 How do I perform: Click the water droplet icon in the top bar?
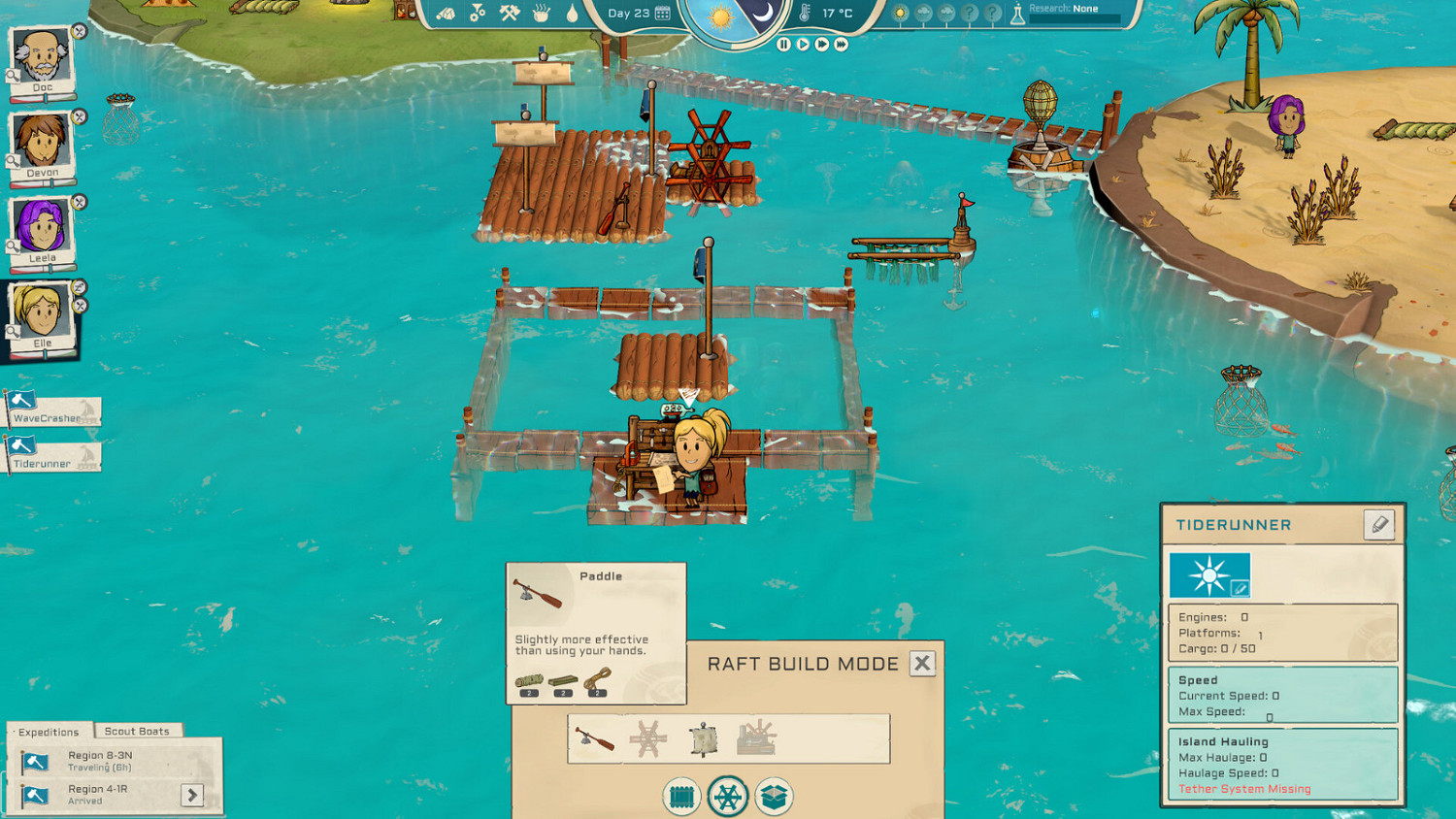[x=571, y=14]
